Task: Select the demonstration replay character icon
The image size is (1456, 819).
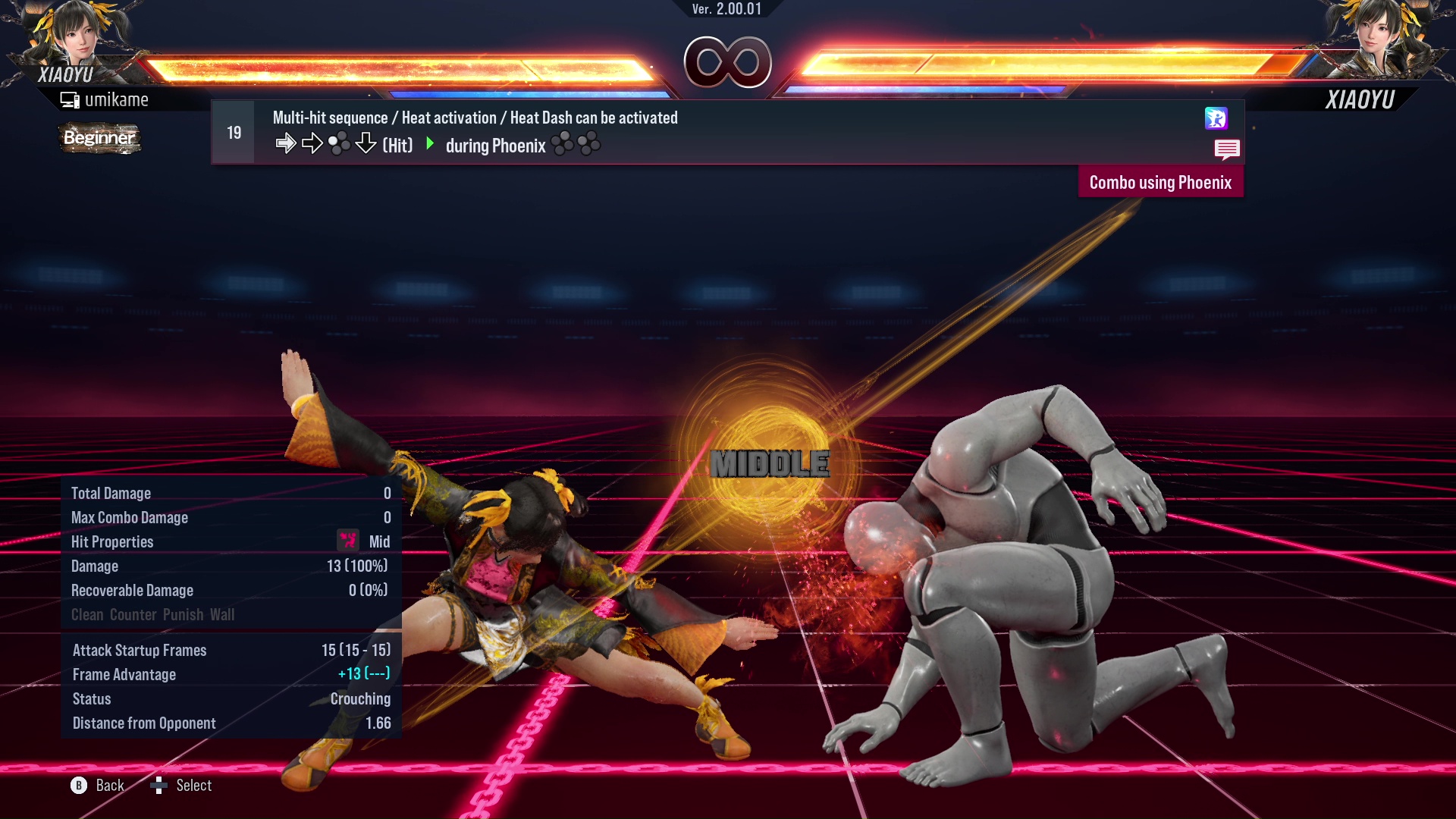Action: click(x=1216, y=119)
